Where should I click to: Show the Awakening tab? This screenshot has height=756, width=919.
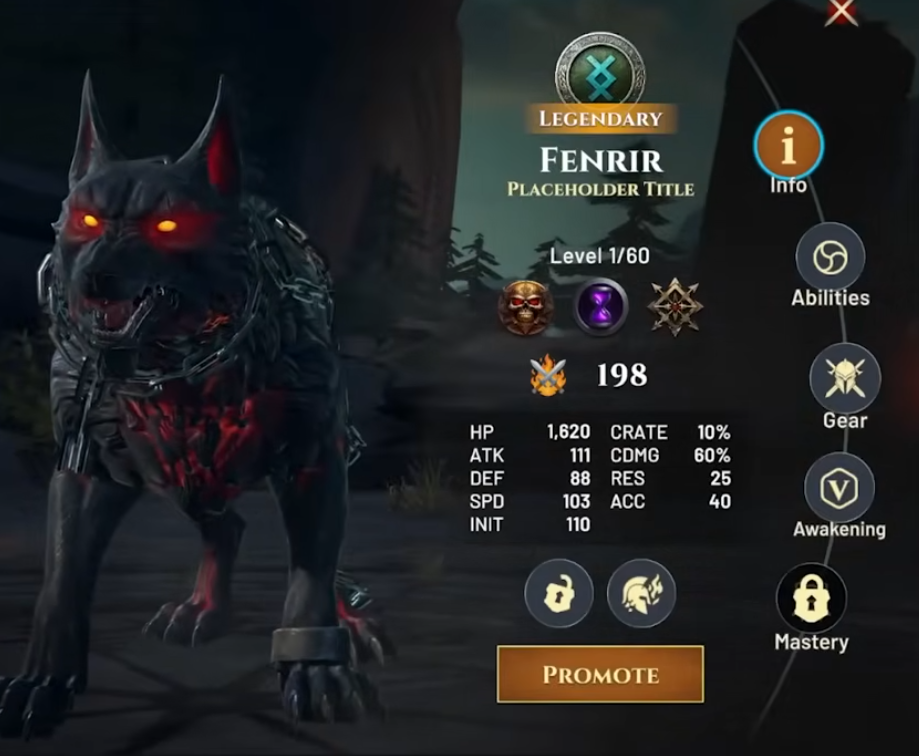tap(839, 487)
